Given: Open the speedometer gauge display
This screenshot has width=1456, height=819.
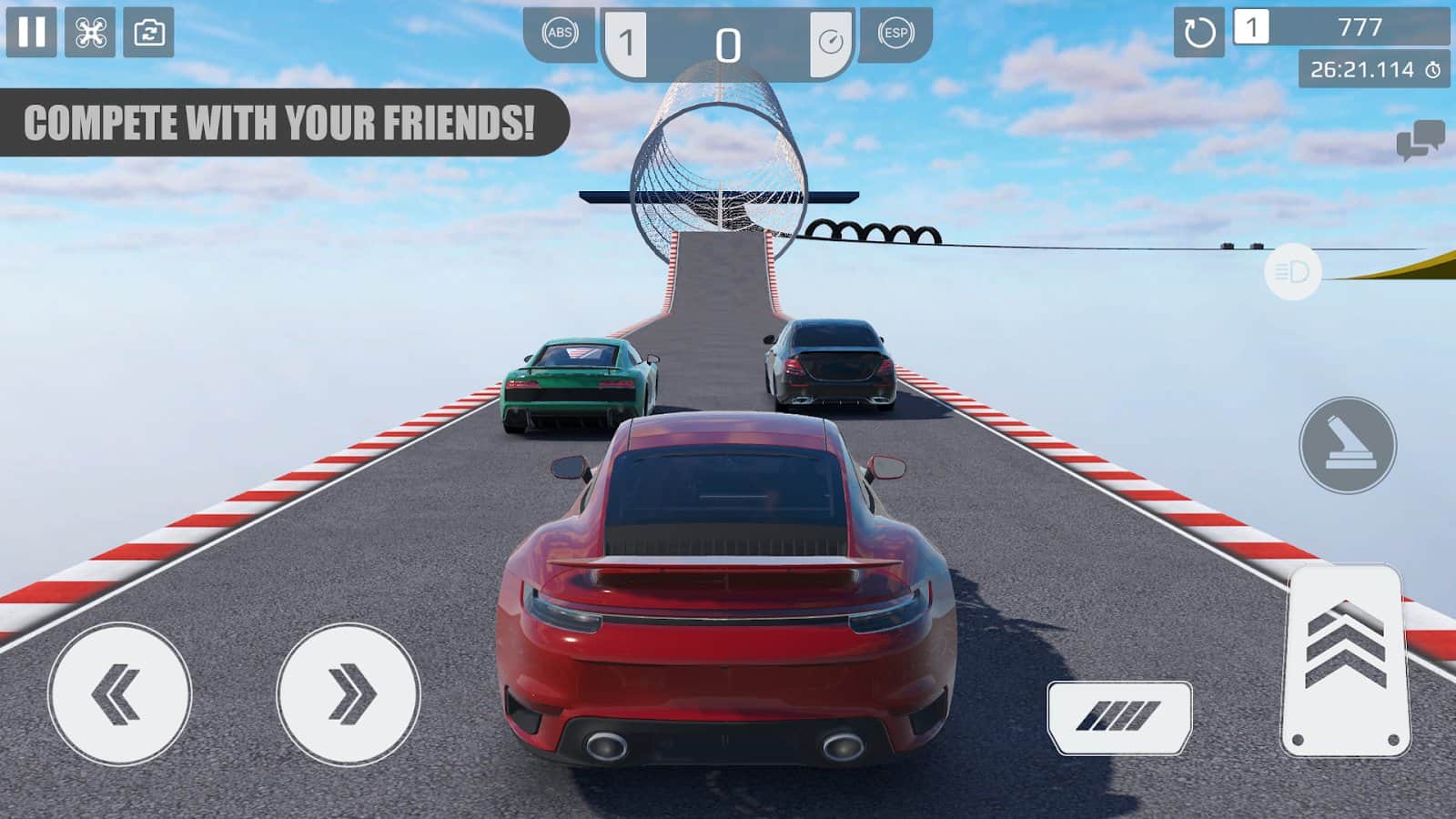Looking at the screenshot, I should (829, 37).
